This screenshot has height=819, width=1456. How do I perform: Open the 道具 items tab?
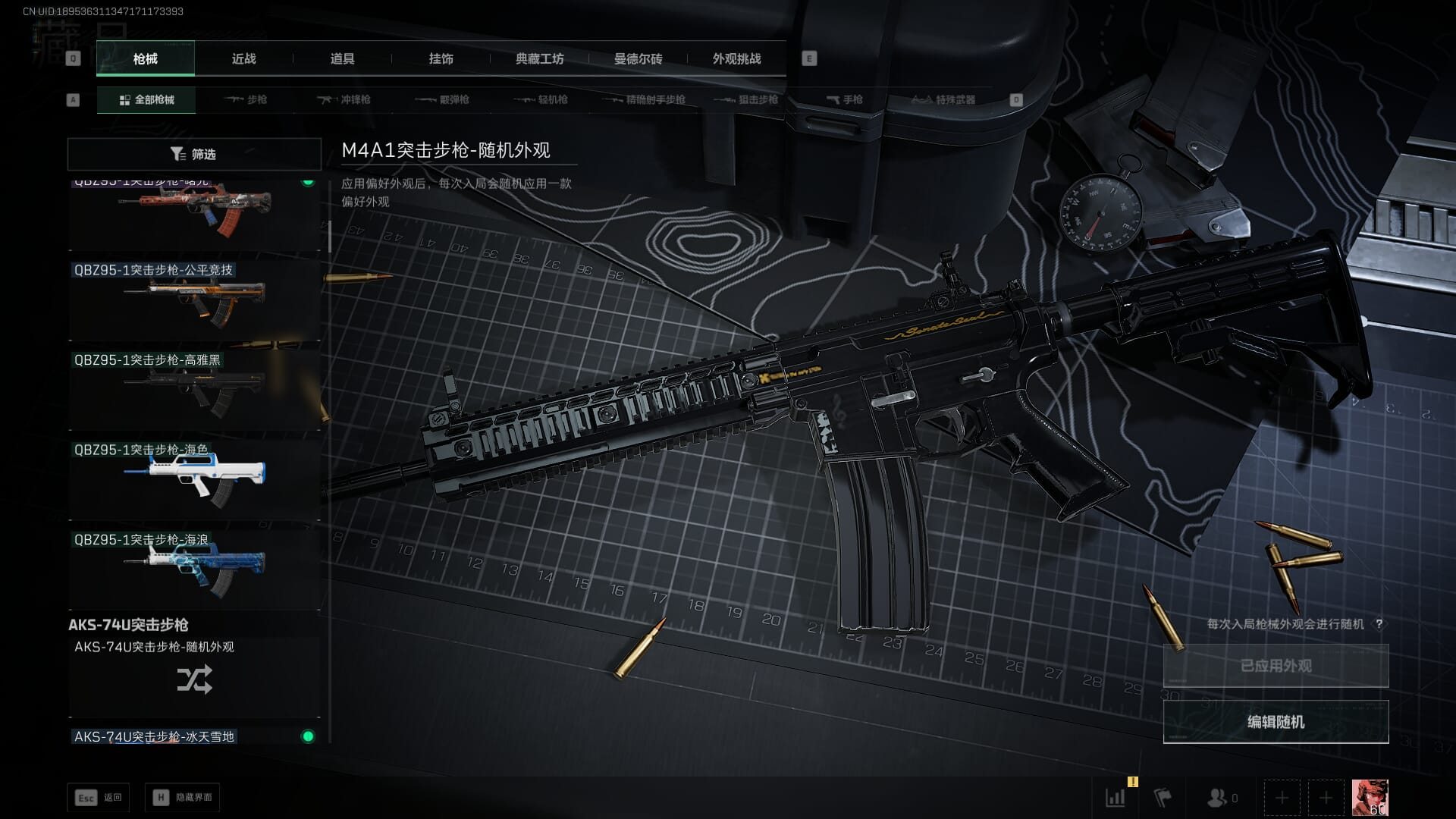point(342,58)
